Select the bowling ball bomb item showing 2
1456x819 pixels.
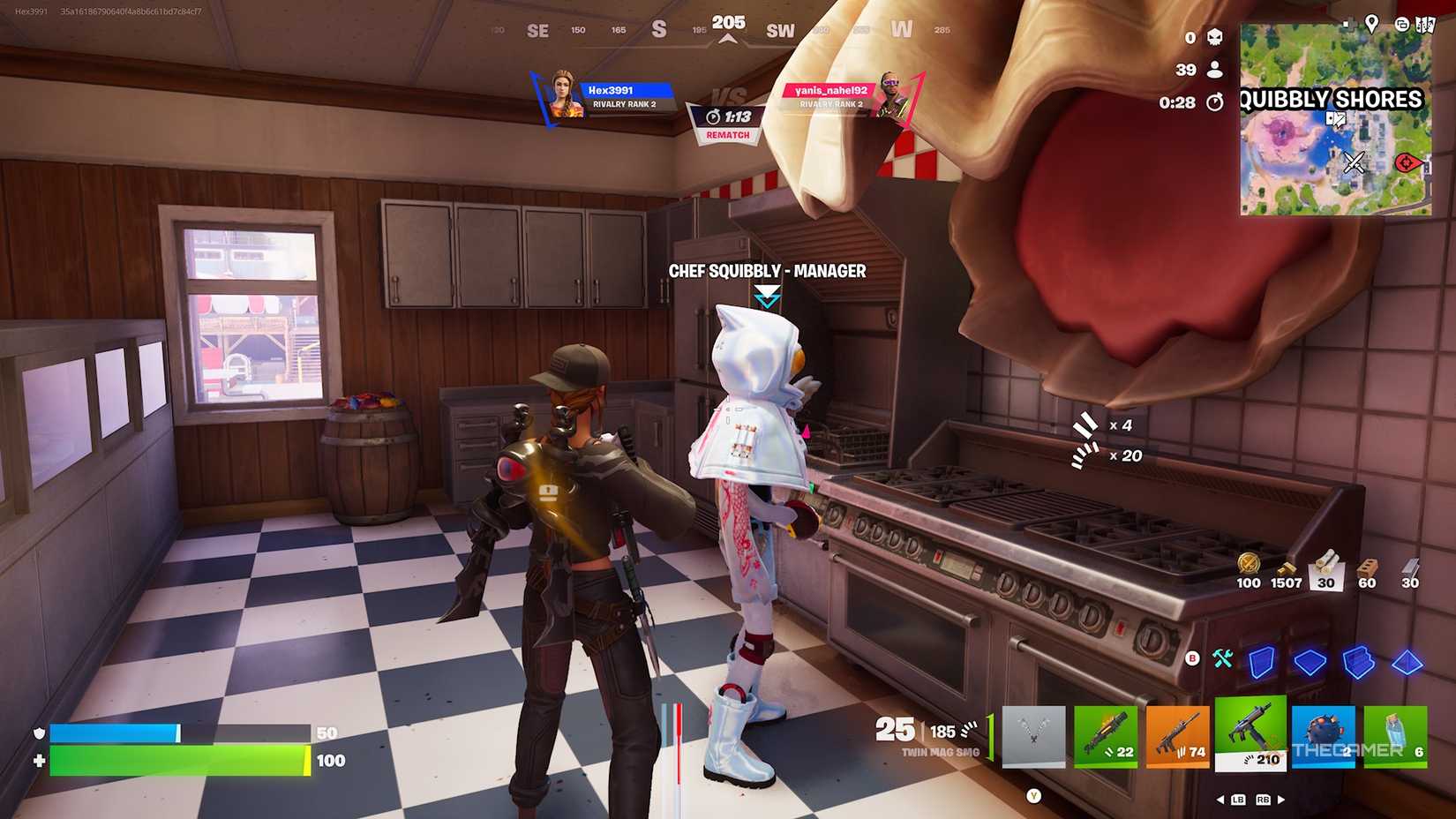coord(1324,737)
